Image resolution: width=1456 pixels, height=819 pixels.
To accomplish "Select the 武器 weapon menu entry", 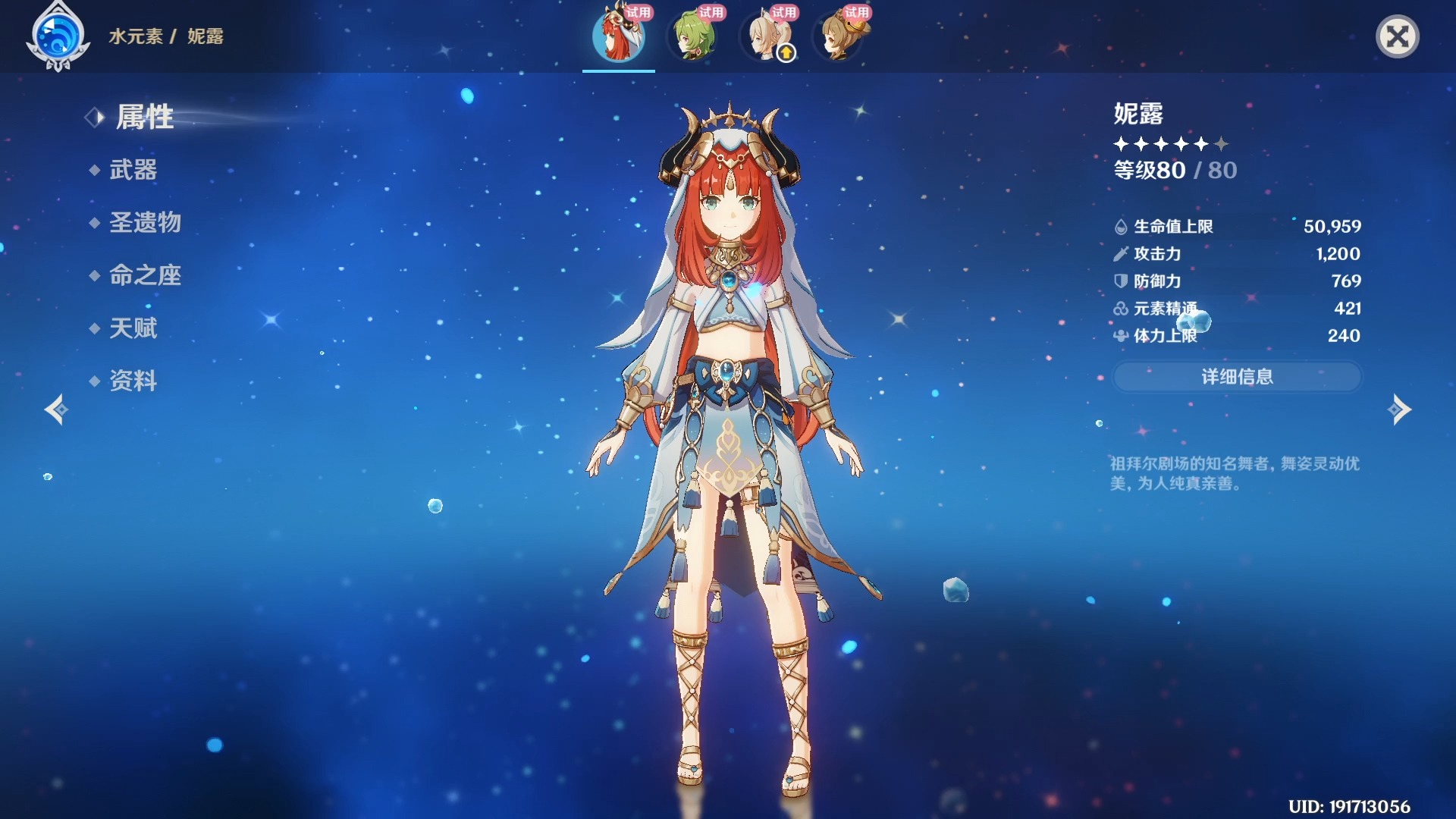I will tap(133, 170).
